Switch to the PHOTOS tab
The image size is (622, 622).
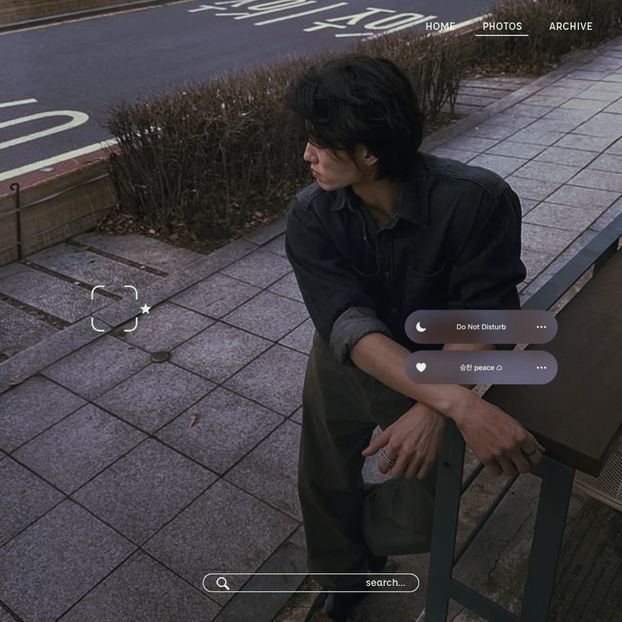click(502, 26)
